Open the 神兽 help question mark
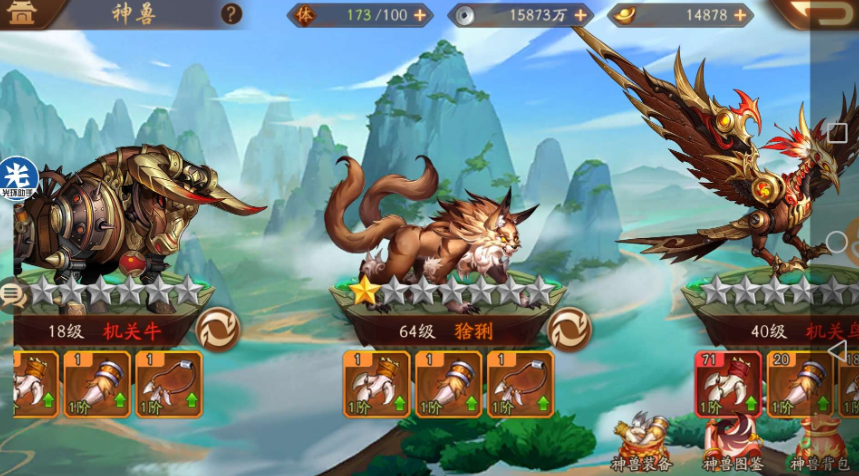859x476 pixels. 231,14
